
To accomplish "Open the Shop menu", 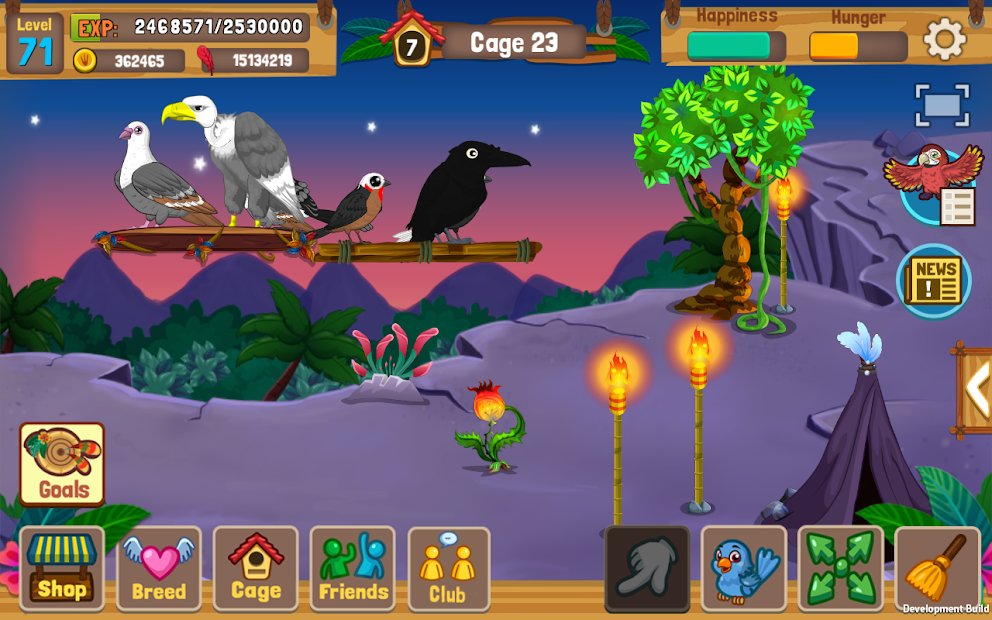I will (x=62, y=569).
